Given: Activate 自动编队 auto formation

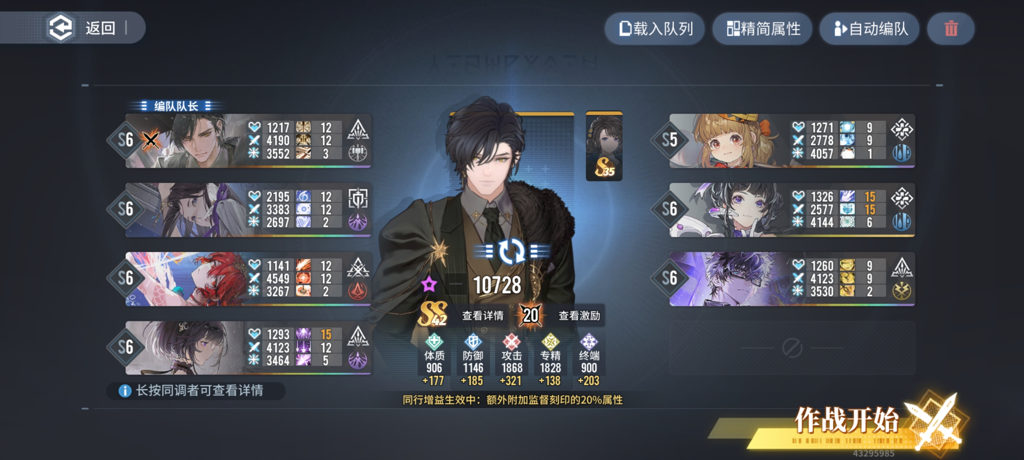Looking at the screenshot, I should [869, 28].
